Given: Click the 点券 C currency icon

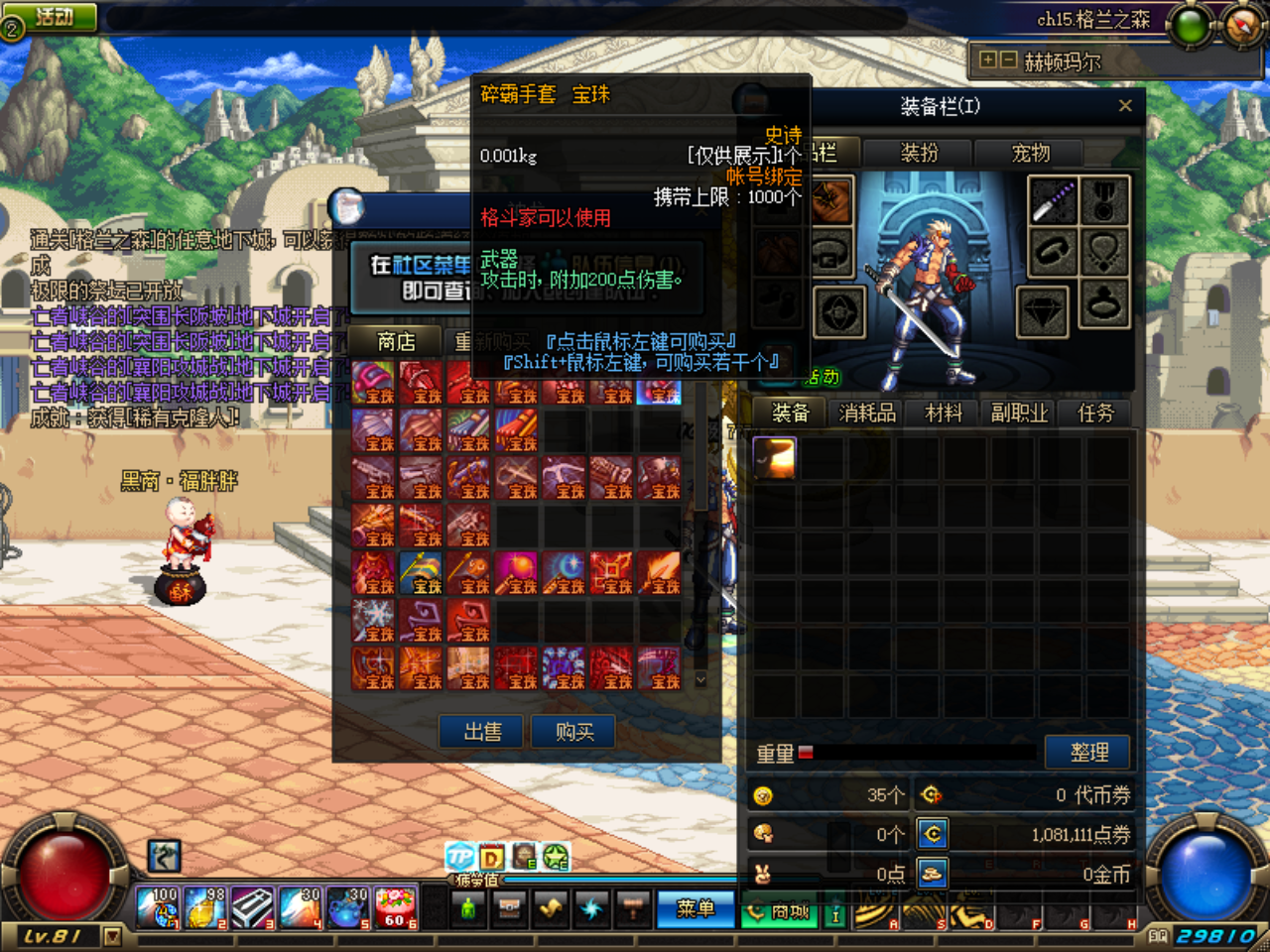Looking at the screenshot, I should (x=931, y=834).
